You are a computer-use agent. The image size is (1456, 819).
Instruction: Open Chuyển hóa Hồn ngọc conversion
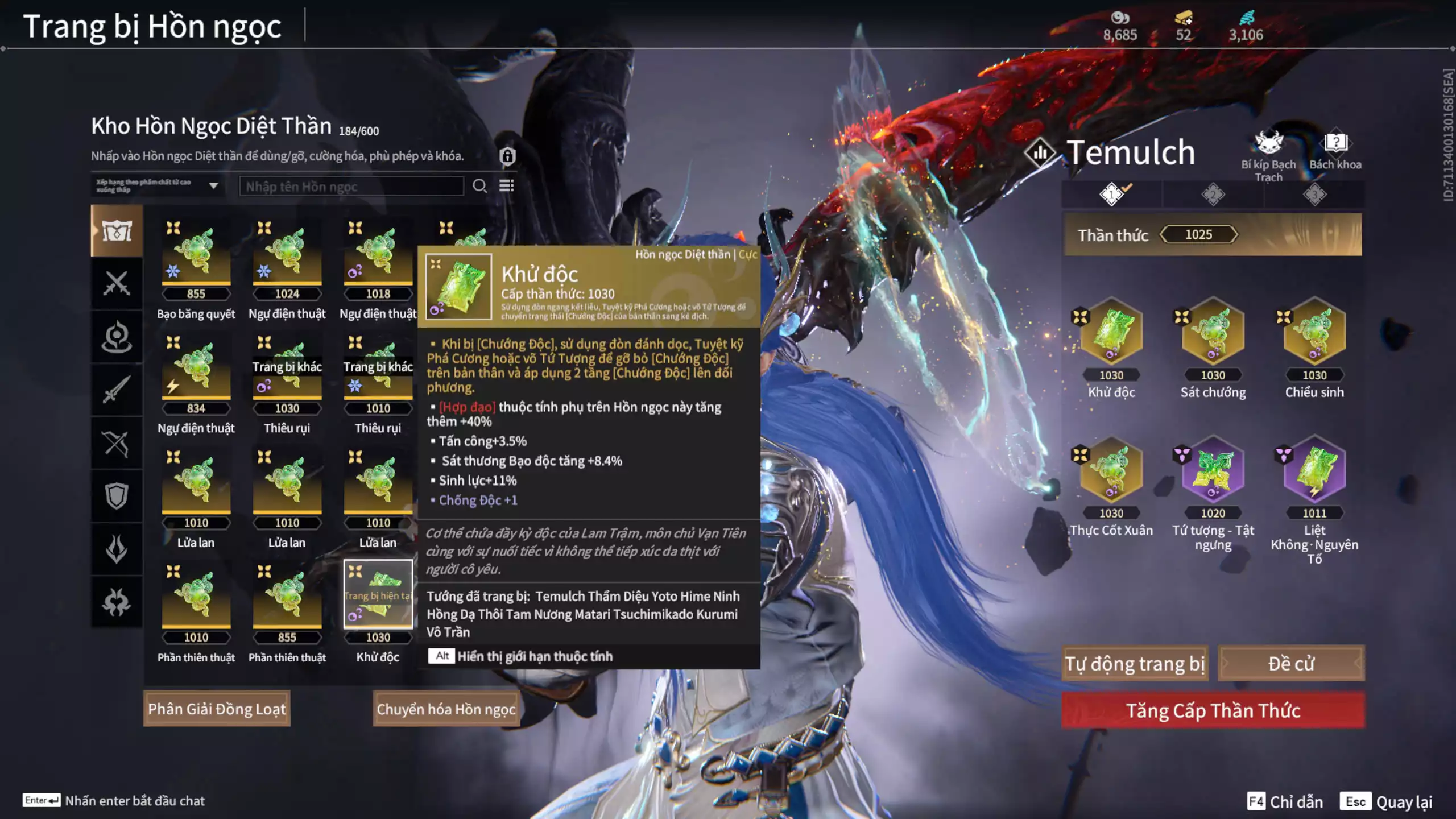click(446, 709)
